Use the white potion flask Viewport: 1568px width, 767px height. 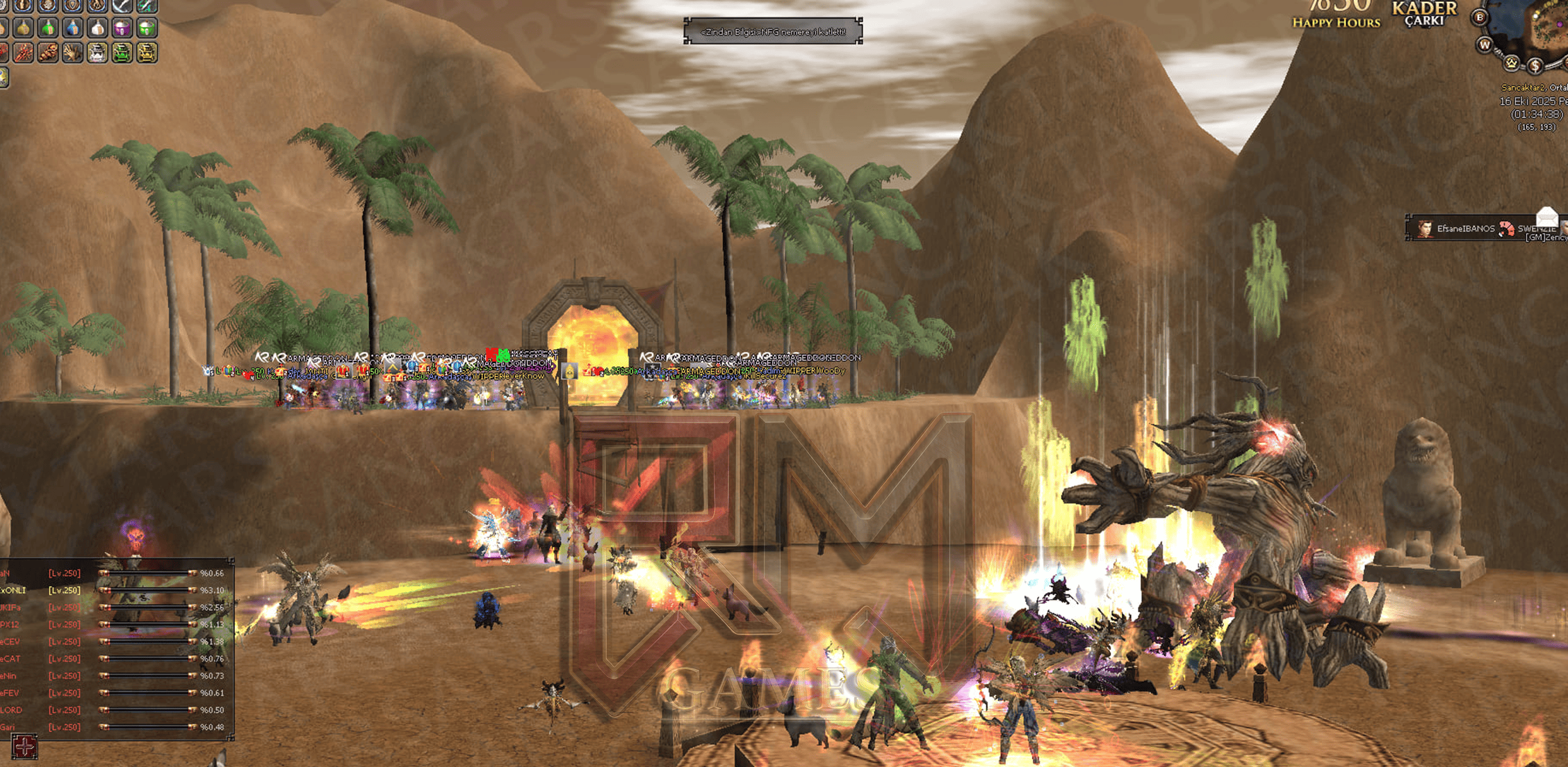coord(97,28)
